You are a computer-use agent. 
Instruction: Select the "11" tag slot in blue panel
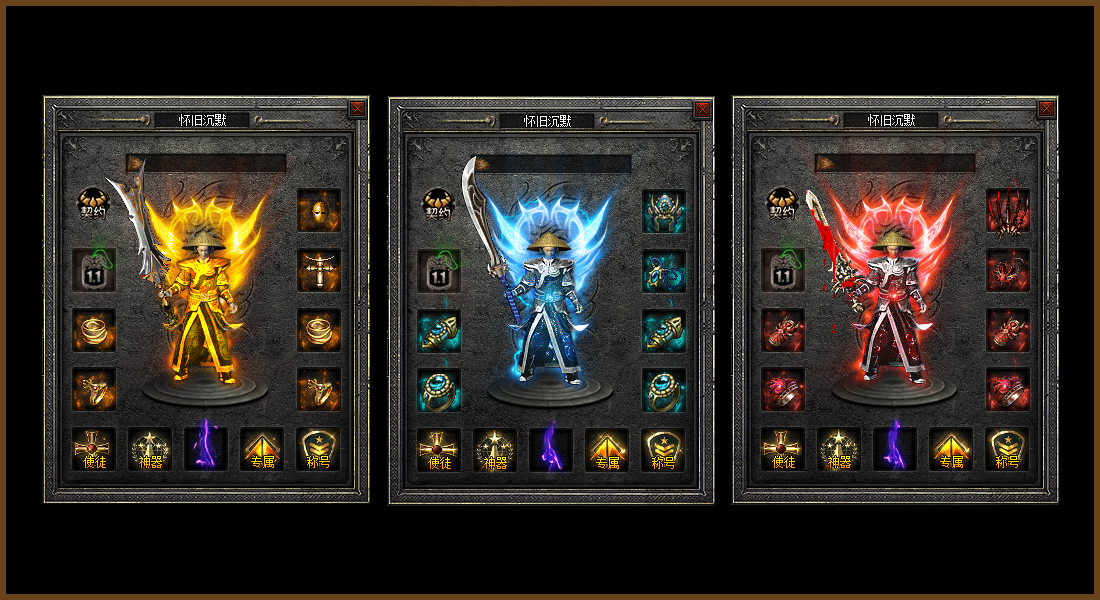[x=438, y=270]
